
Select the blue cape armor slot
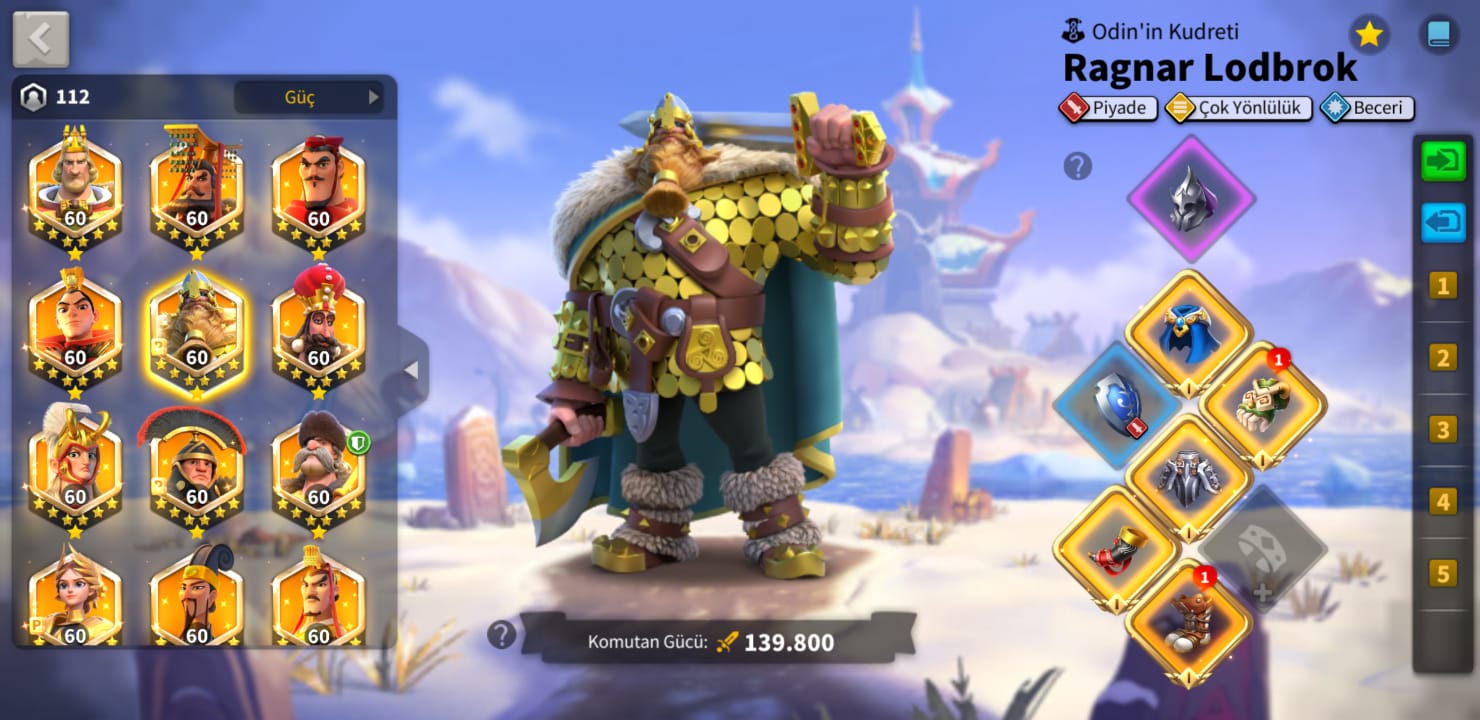(x=1189, y=334)
